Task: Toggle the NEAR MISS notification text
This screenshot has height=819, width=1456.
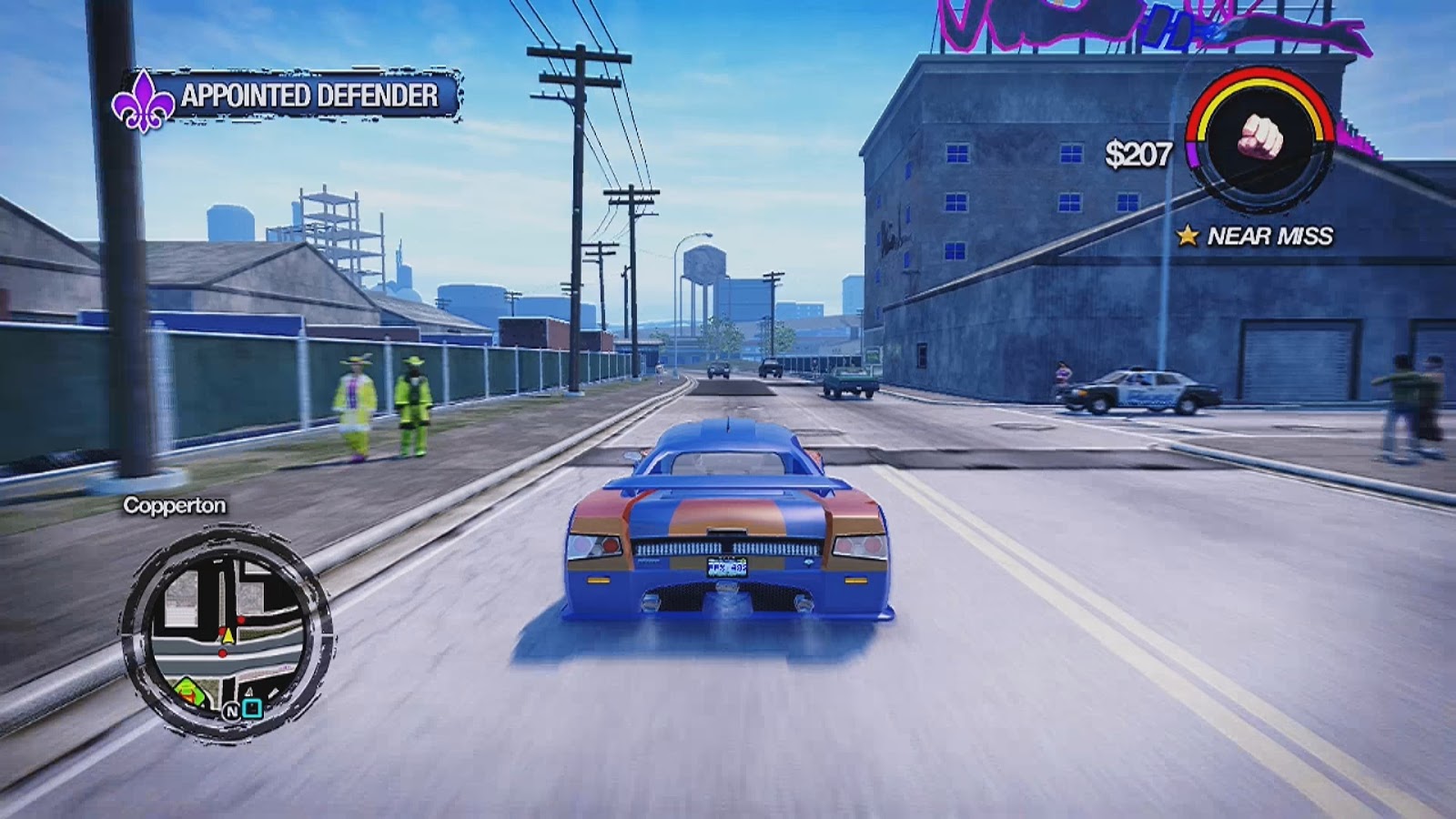Action: point(1269,236)
